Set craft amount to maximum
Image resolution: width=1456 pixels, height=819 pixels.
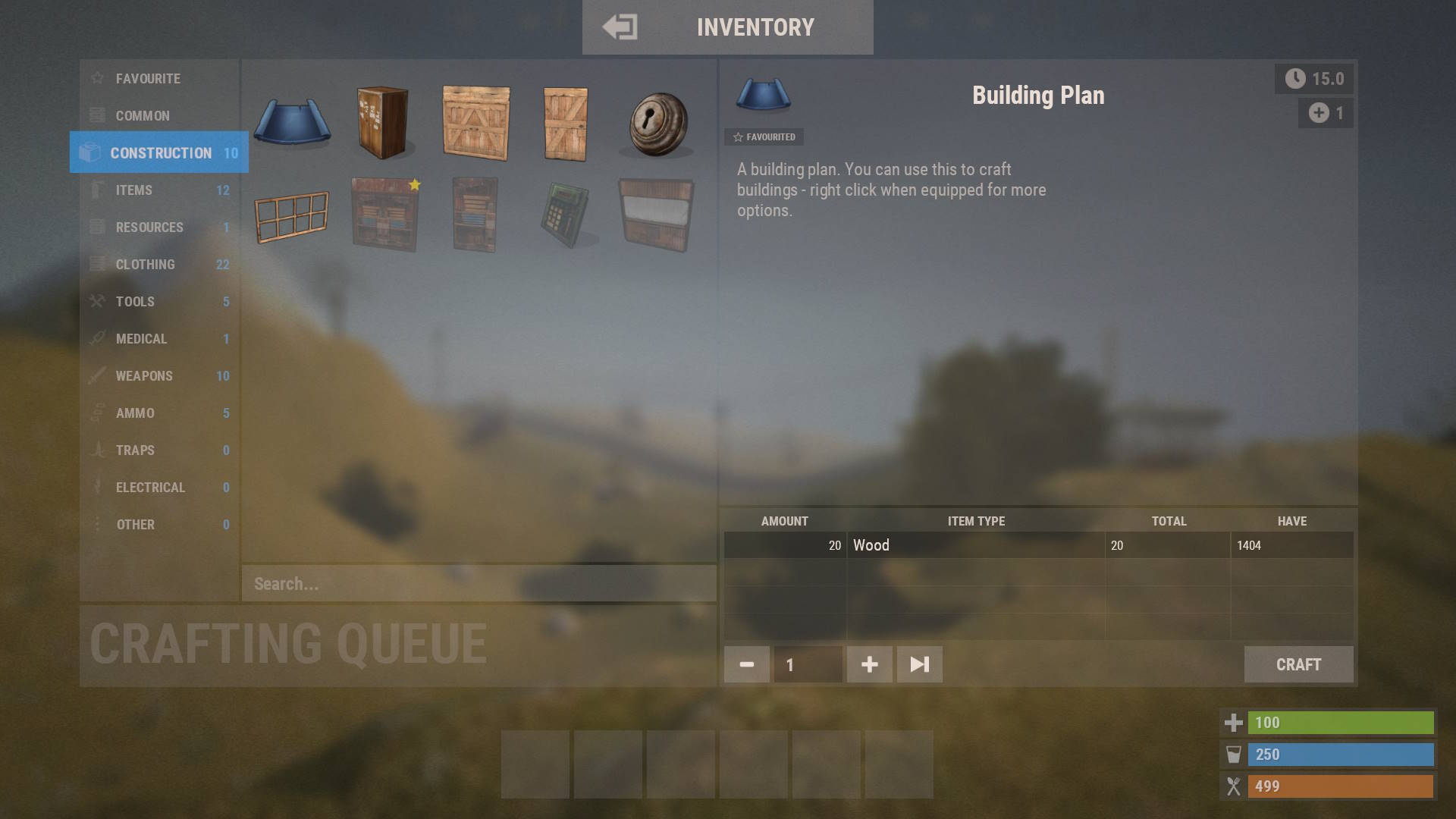tap(919, 664)
